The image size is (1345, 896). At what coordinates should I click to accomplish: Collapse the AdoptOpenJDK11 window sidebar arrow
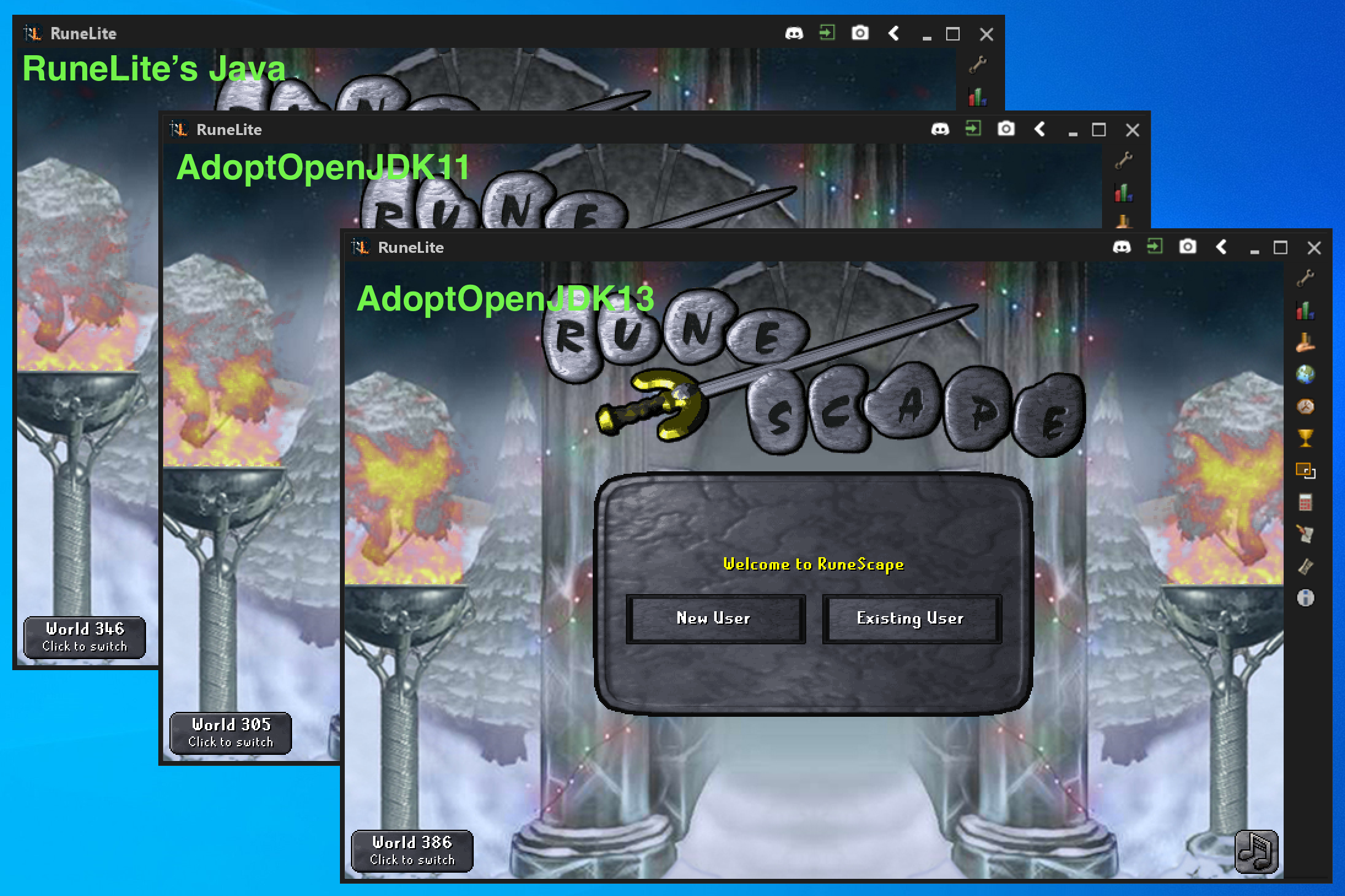point(1041,129)
